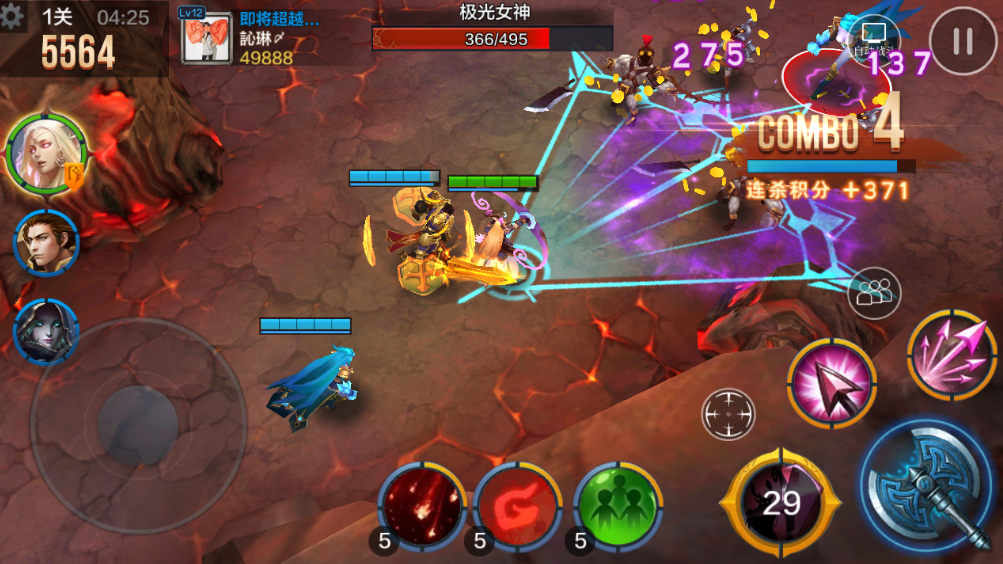Switch to the brown-haired male hero
This screenshot has width=1003, height=564.
pos(46,243)
